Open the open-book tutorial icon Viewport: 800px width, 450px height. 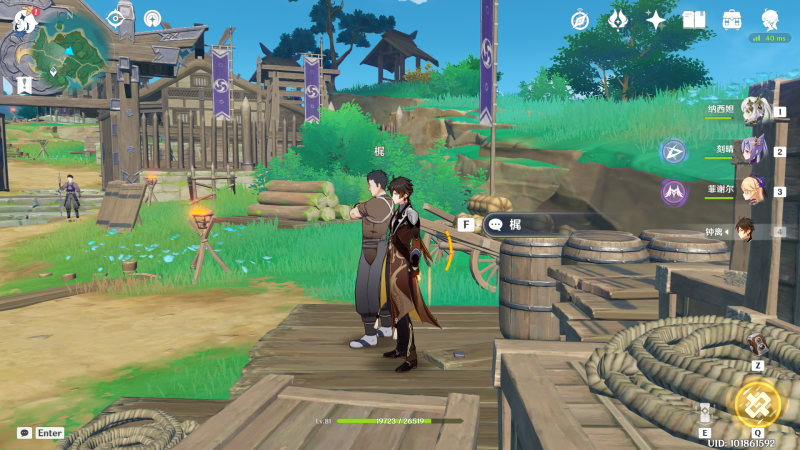[x=694, y=20]
